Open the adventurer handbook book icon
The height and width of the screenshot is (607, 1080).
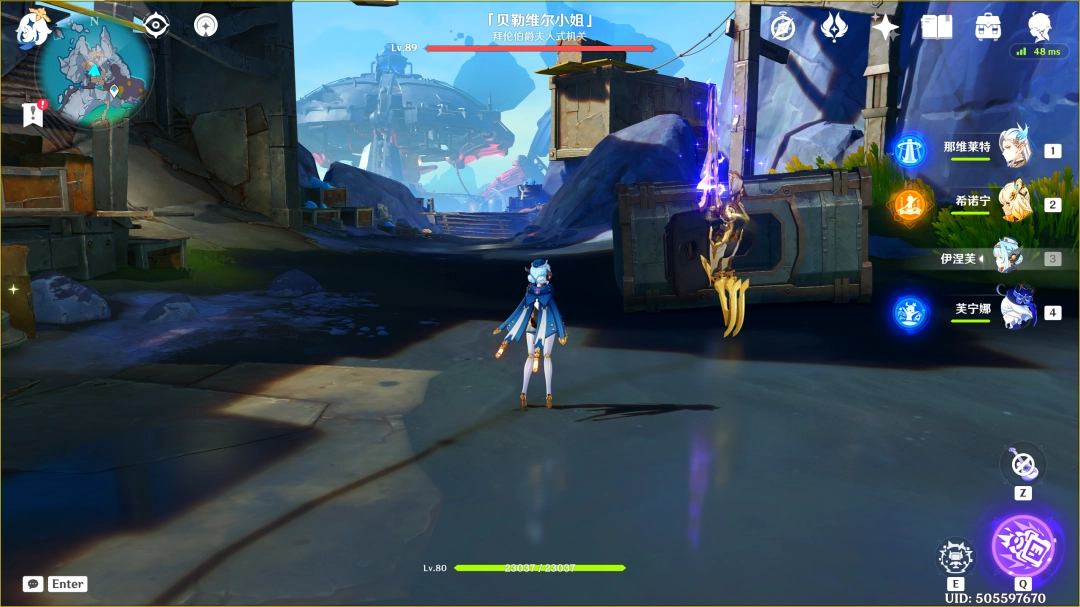pos(937,27)
